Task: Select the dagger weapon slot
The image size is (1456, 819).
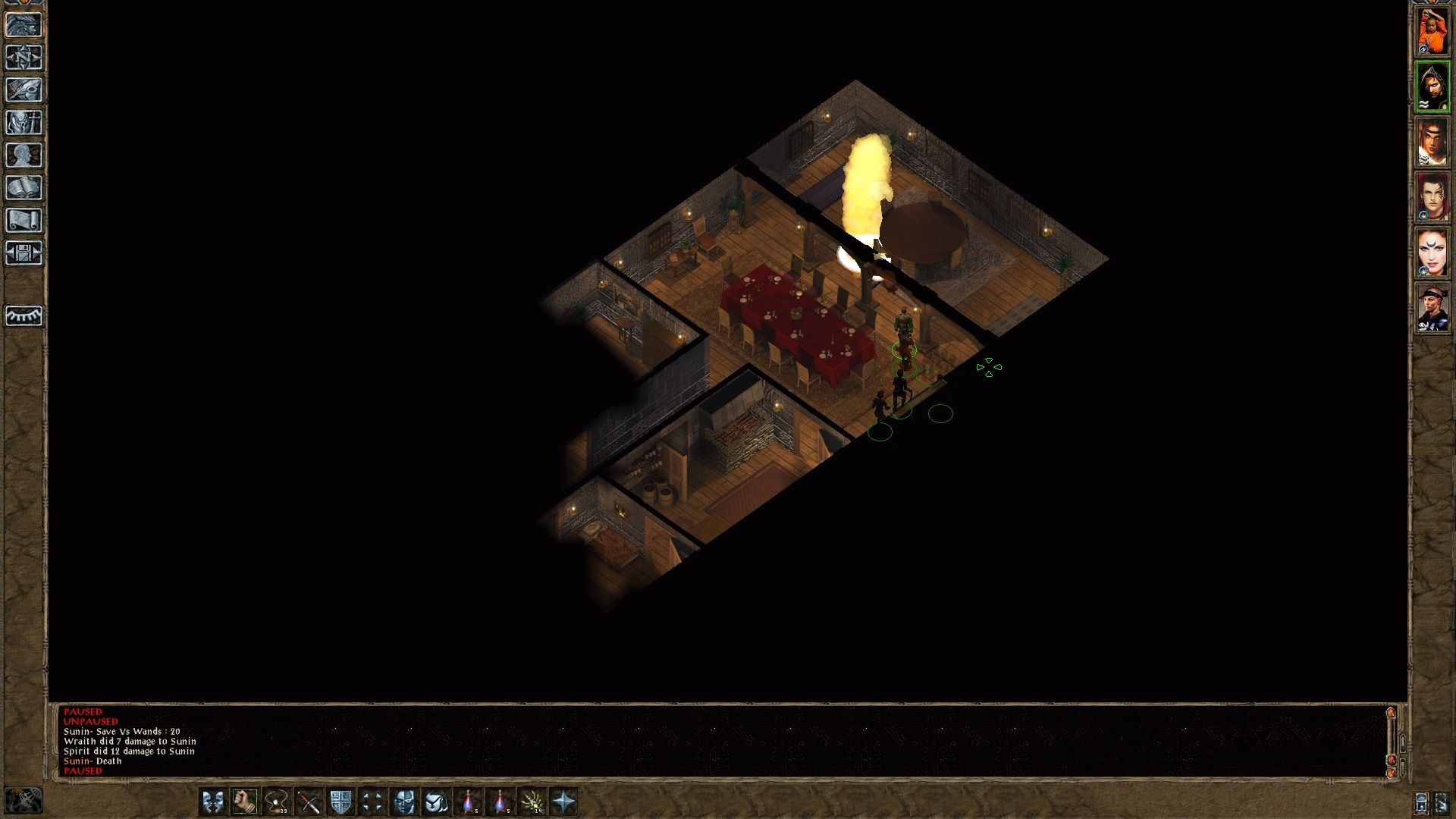Action: (x=309, y=802)
